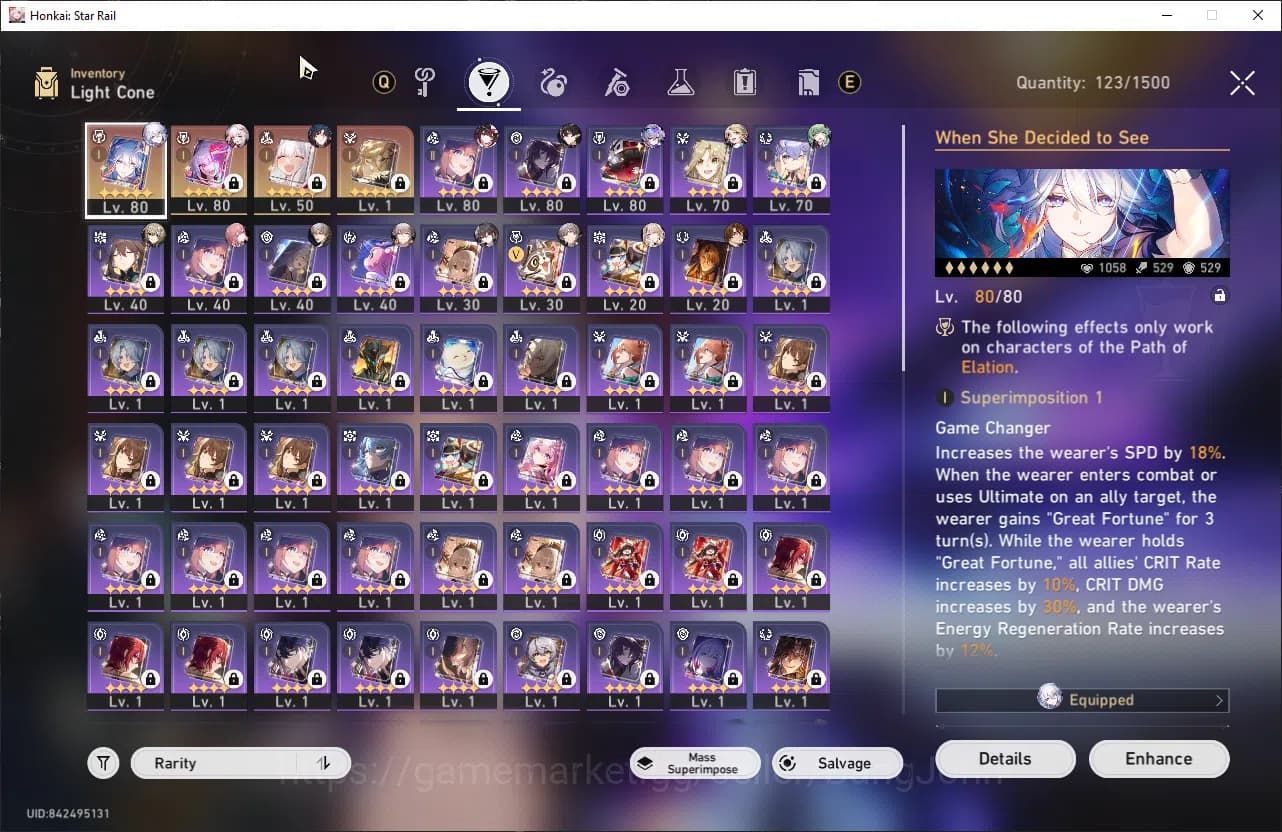Click the Salvage option
This screenshot has height=832, width=1282.
coord(837,762)
